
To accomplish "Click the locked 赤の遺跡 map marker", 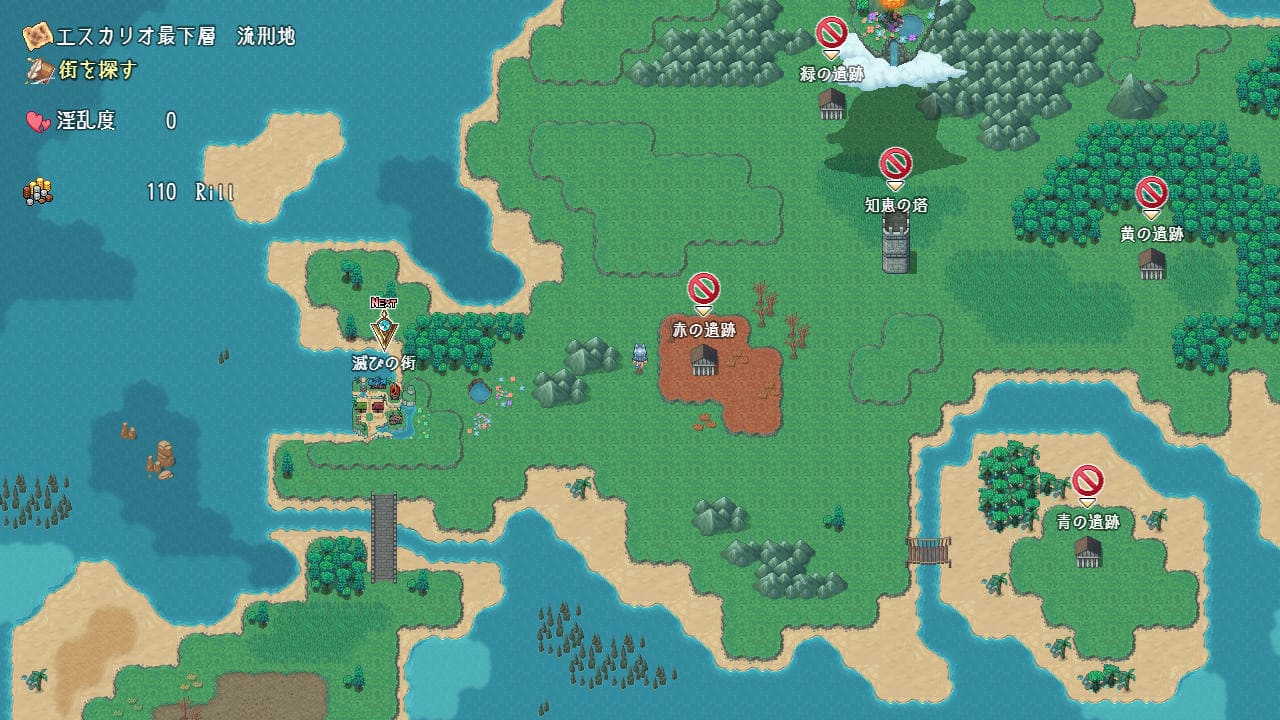I will tap(704, 290).
